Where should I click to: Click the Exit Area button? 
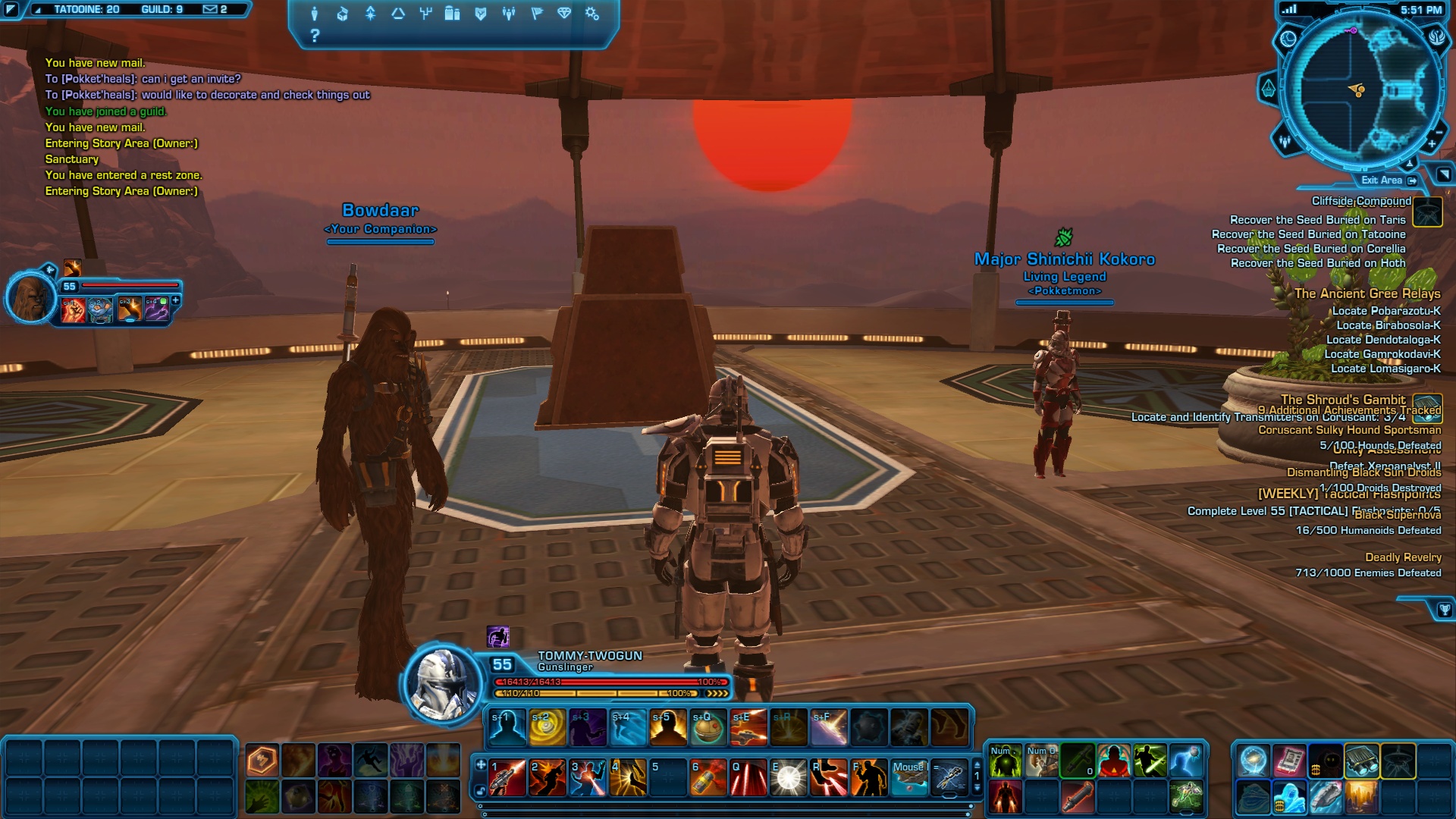[x=1388, y=180]
